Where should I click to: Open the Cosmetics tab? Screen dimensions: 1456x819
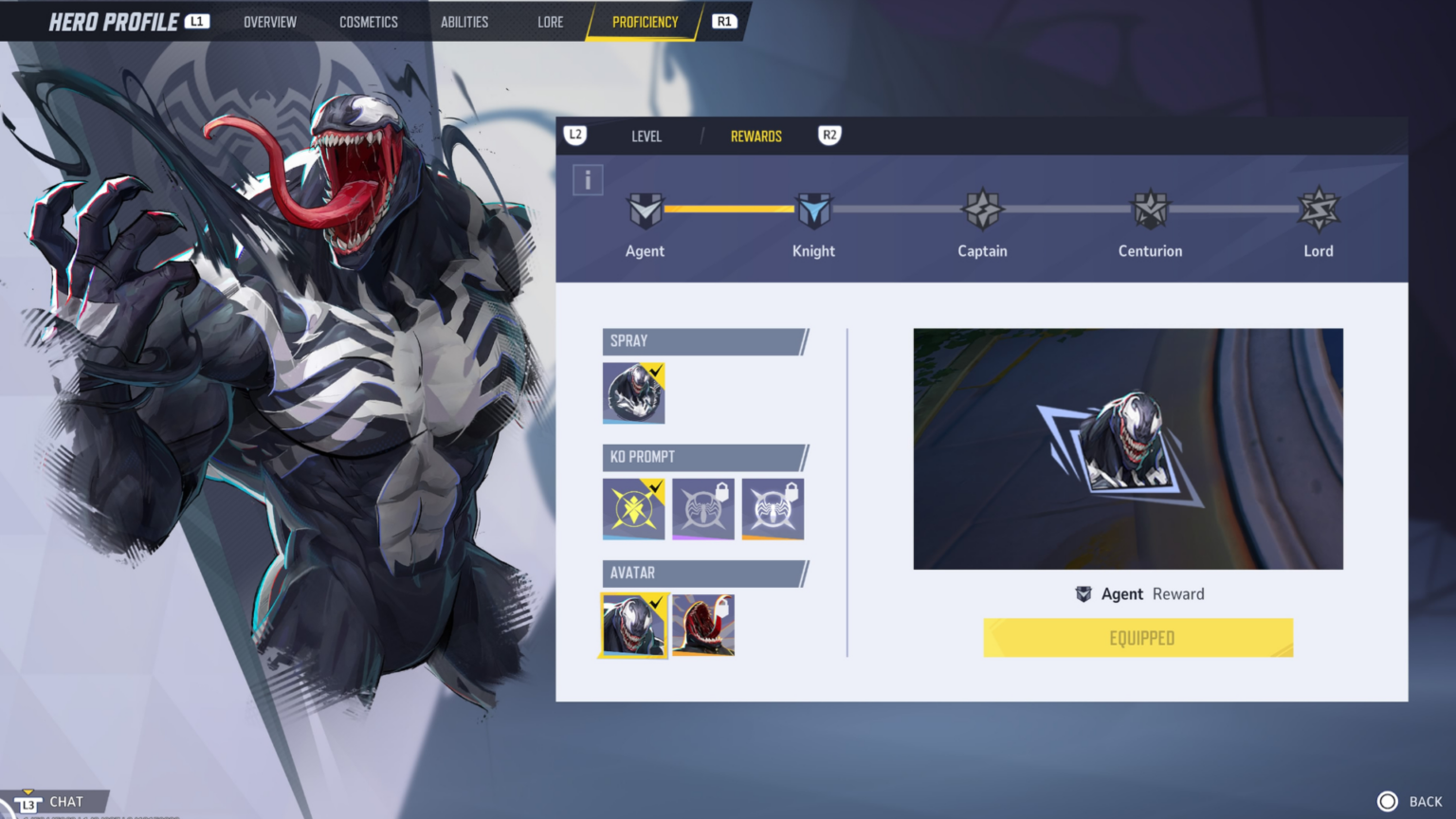click(369, 22)
